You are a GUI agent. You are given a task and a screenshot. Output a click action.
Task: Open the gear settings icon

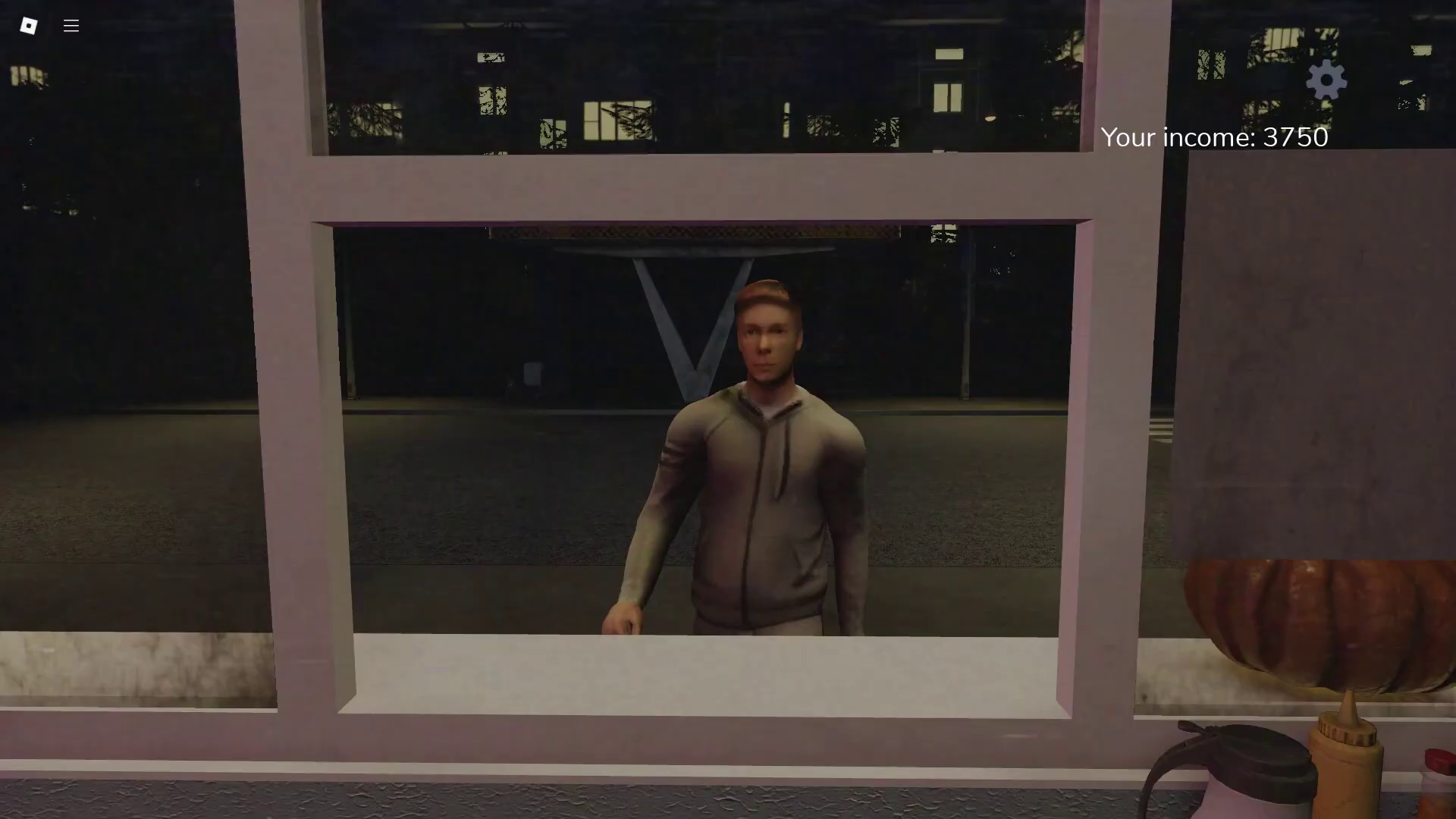[1326, 80]
